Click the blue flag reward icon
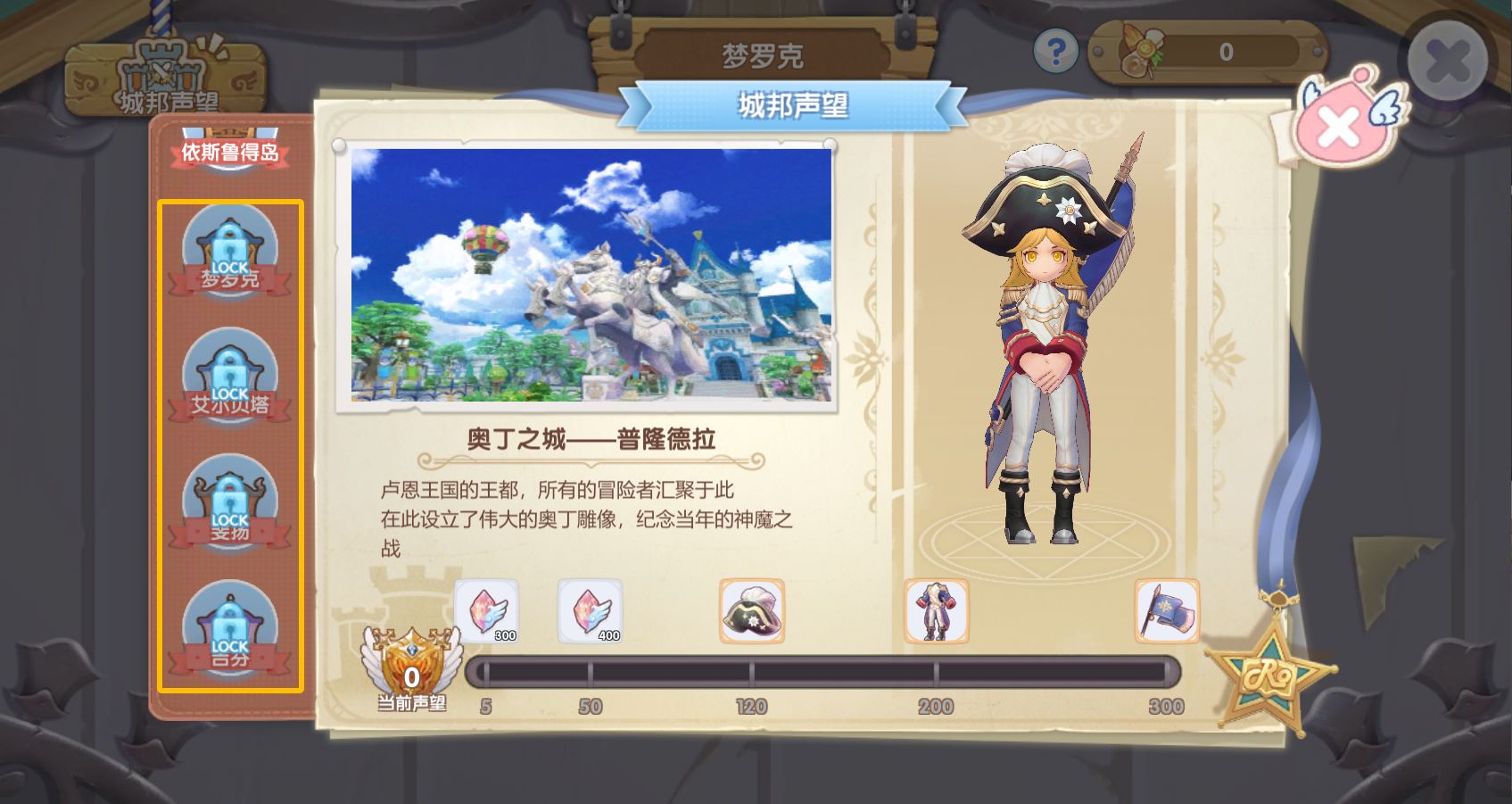 (x=1166, y=612)
